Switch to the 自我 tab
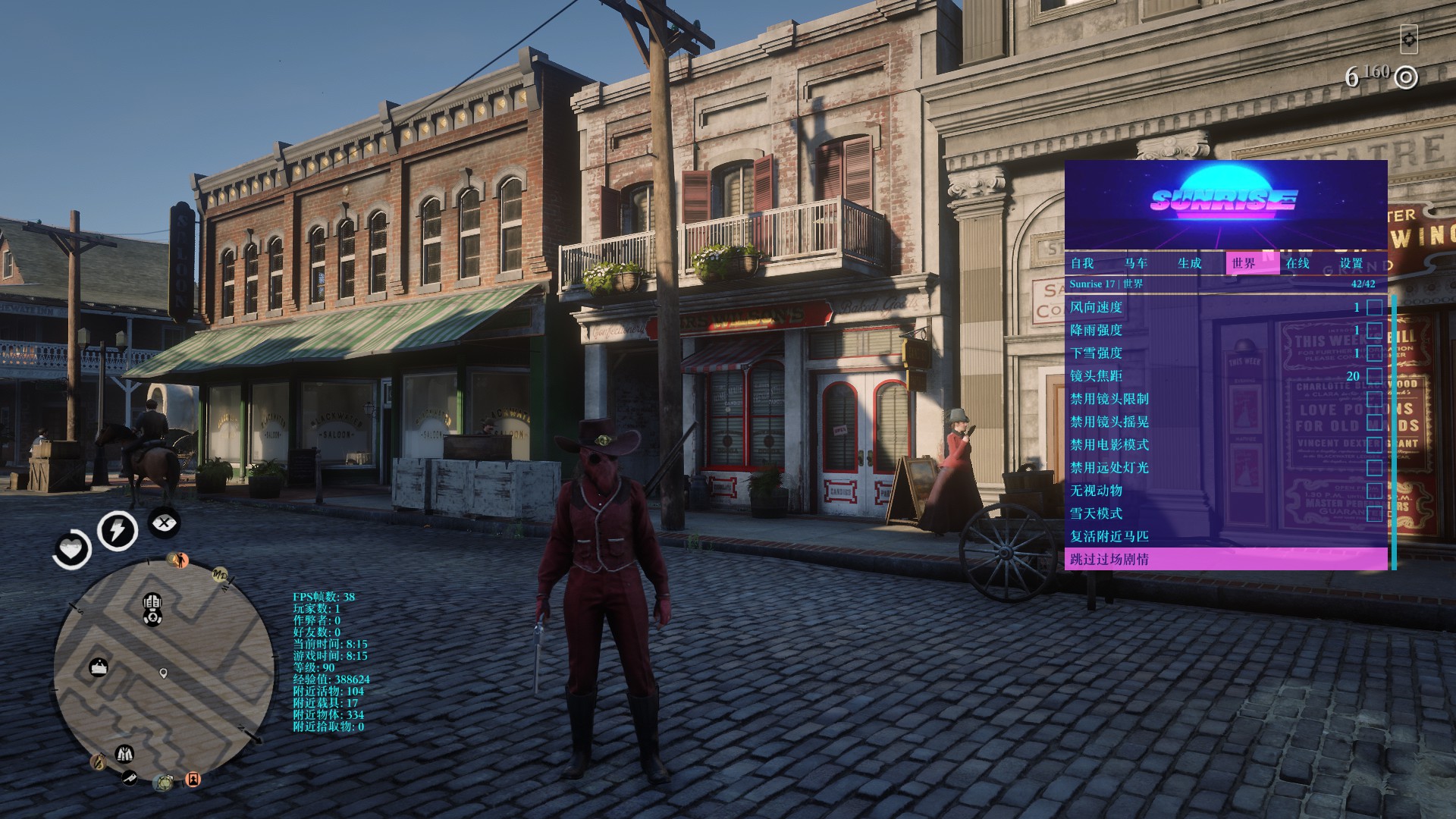This screenshot has height=819, width=1456. click(1082, 263)
